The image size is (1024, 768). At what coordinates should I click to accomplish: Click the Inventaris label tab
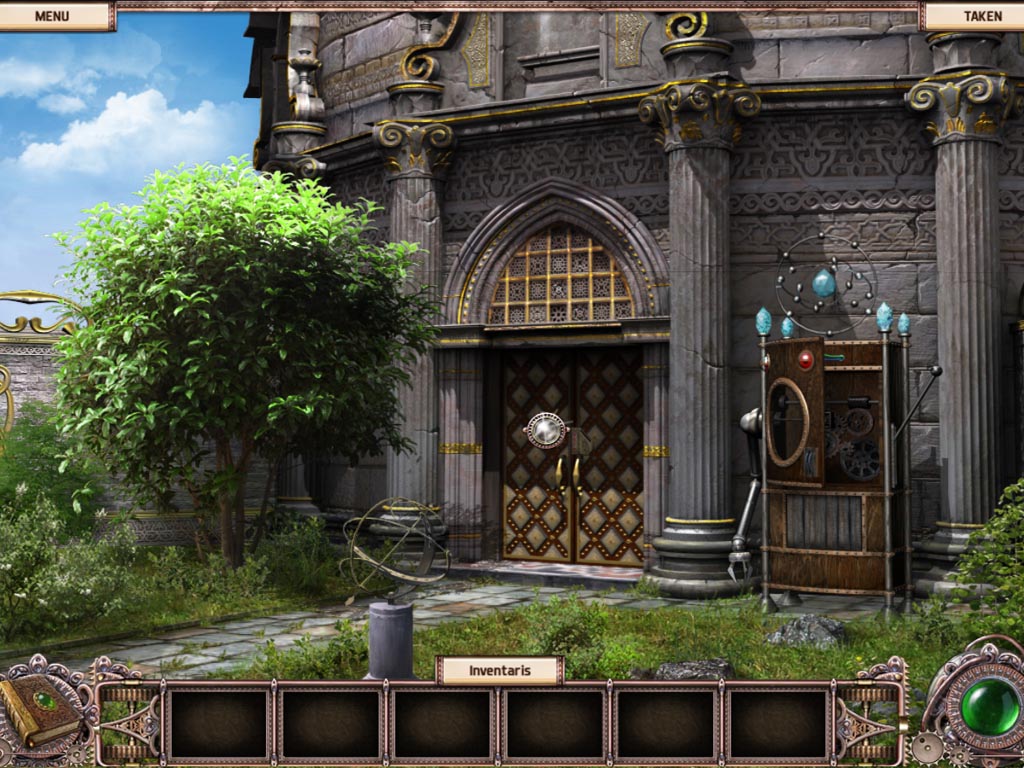pyautogui.click(x=499, y=670)
